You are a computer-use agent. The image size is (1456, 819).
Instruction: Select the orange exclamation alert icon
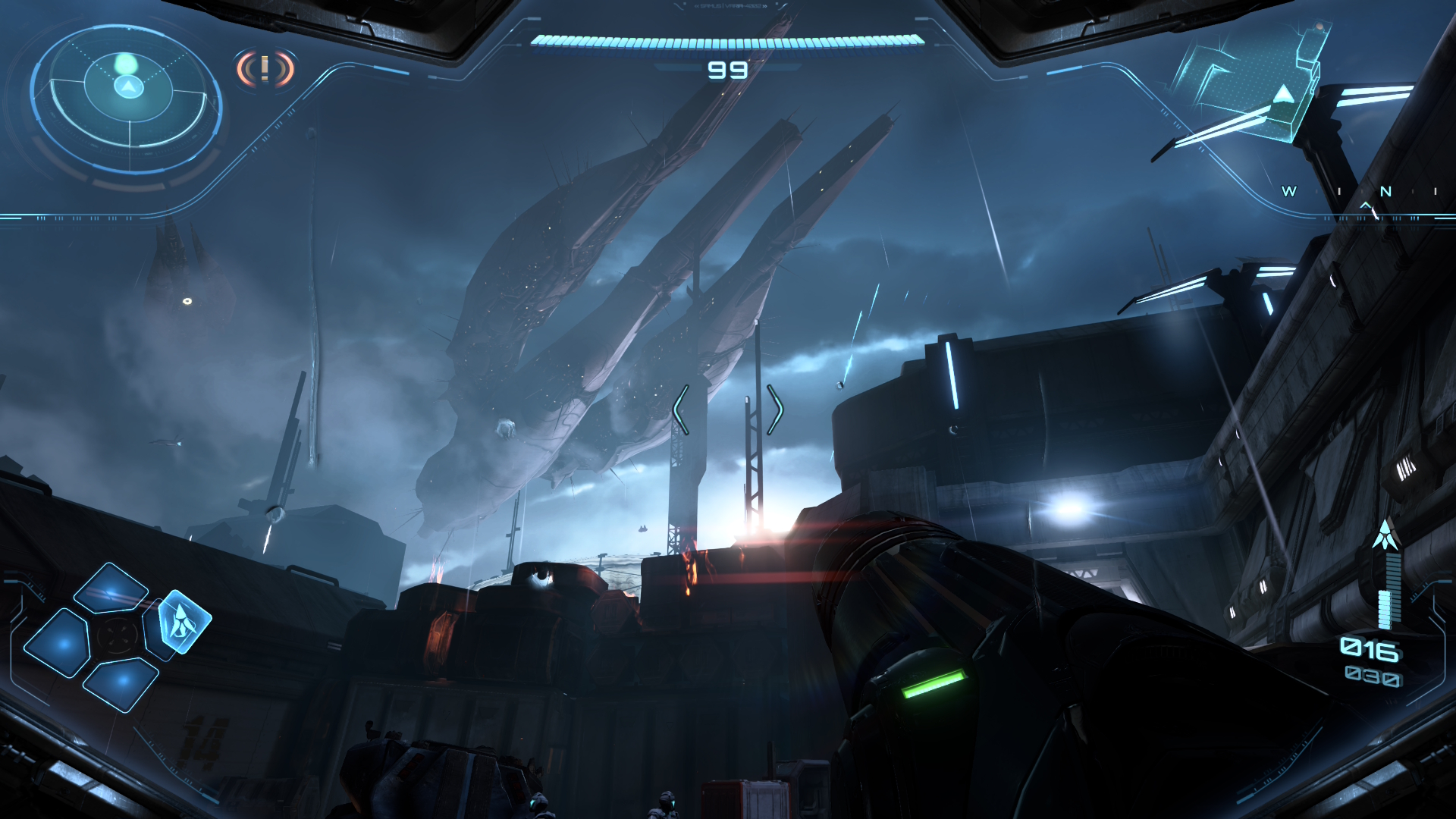265,70
